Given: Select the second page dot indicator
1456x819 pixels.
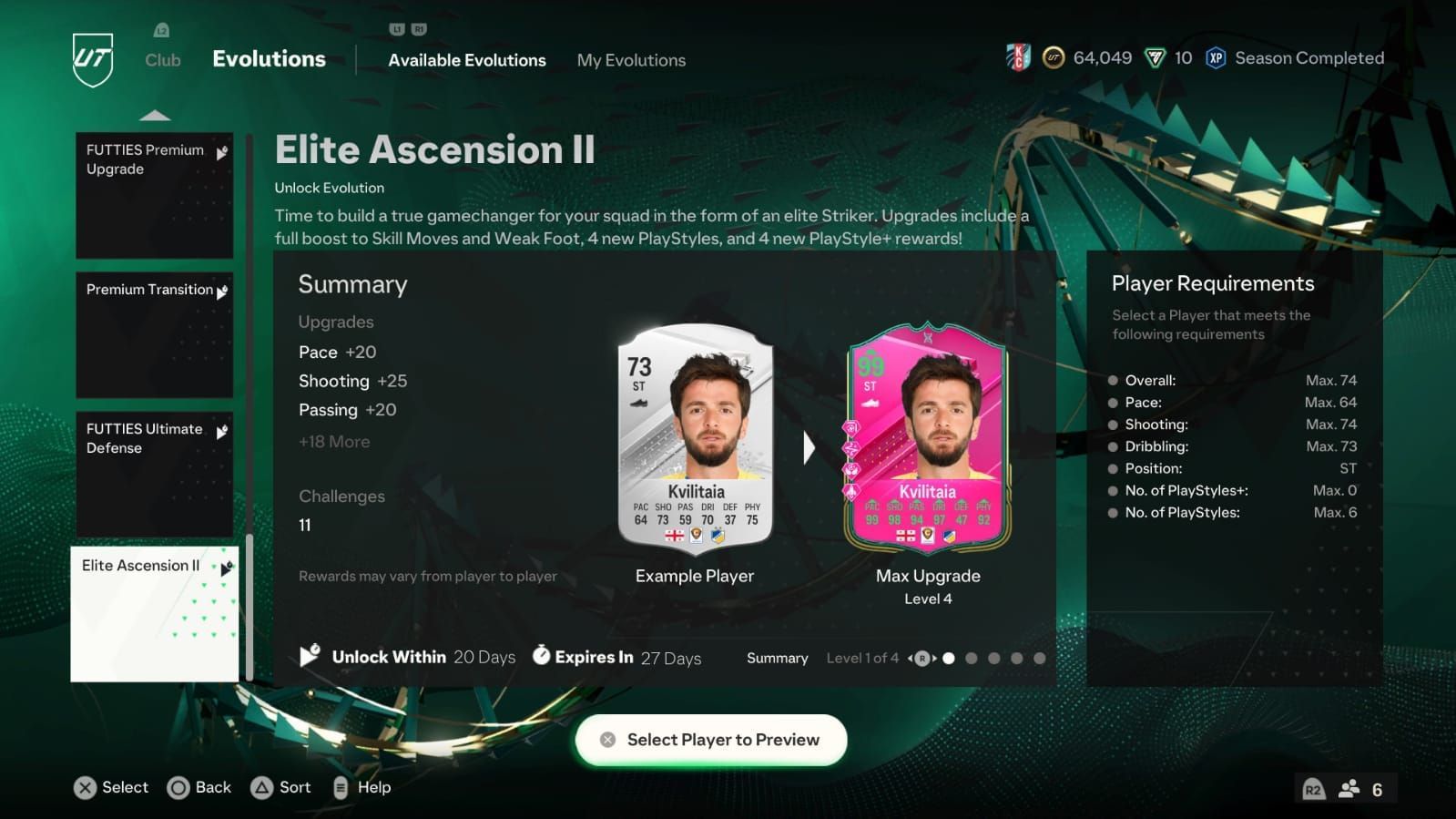Looking at the screenshot, I should (971, 657).
